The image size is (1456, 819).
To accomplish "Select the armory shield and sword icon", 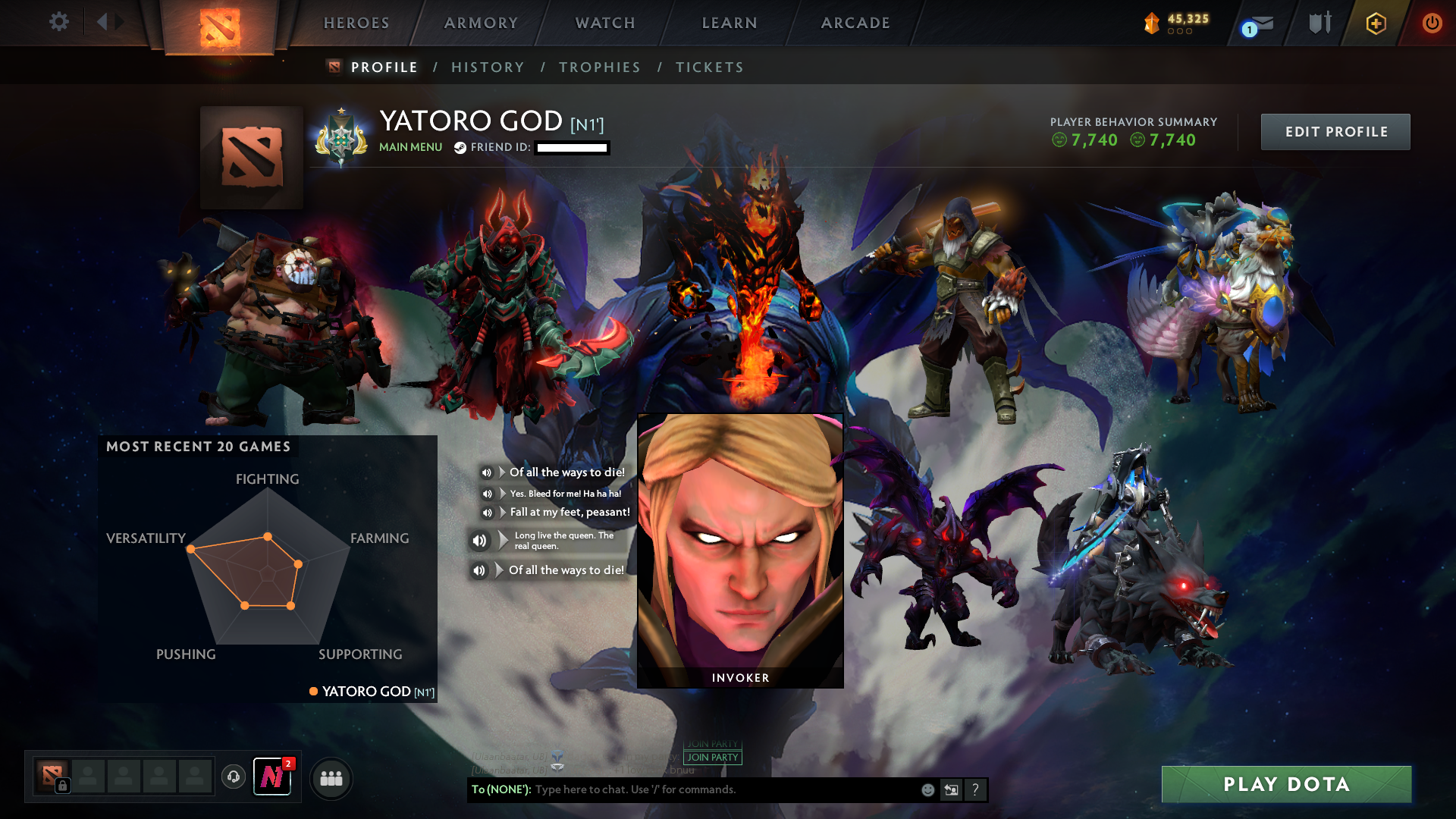I will pyautogui.click(x=1319, y=23).
